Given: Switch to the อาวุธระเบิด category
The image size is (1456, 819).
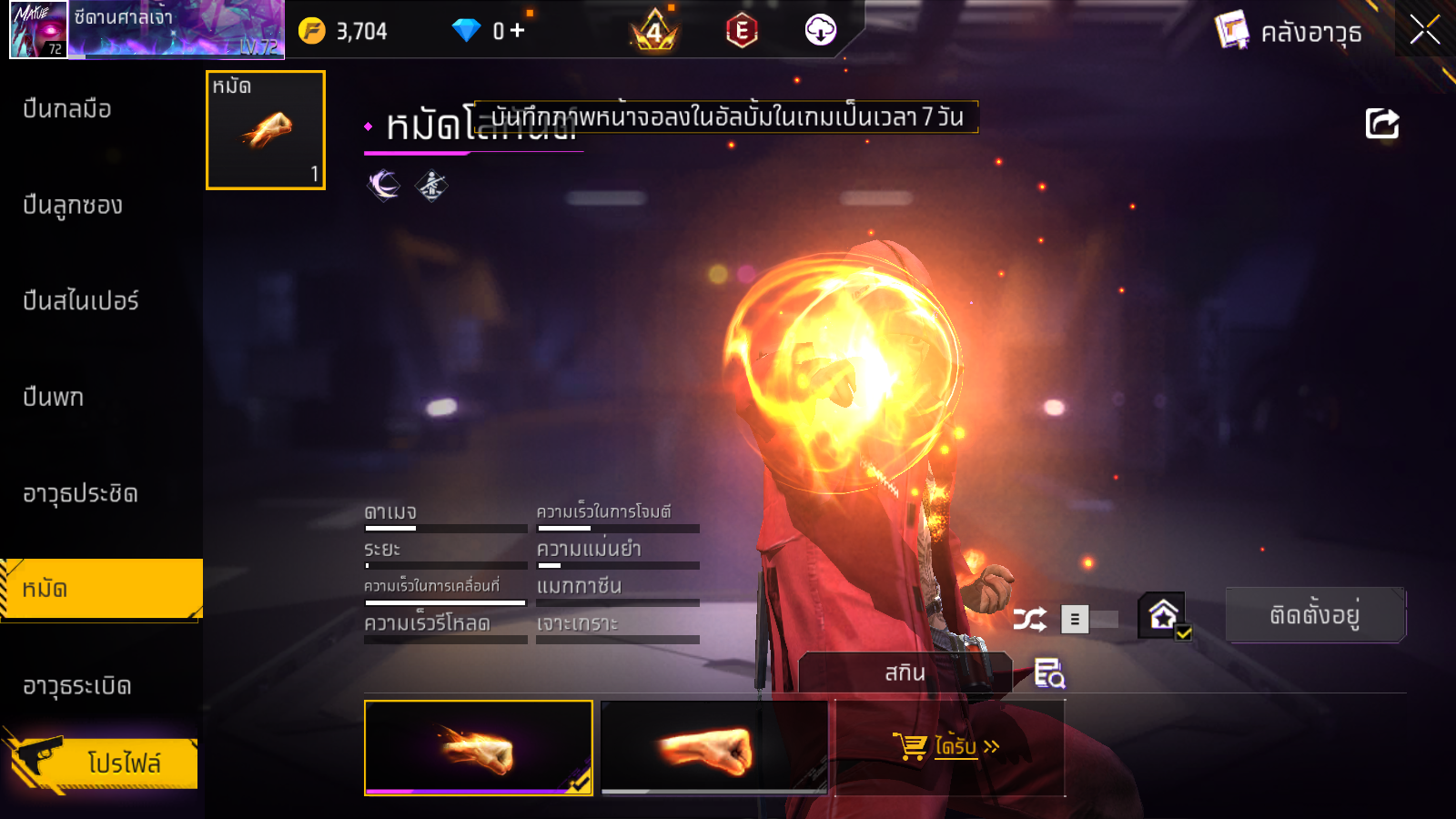Looking at the screenshot, I should point(77,686).
